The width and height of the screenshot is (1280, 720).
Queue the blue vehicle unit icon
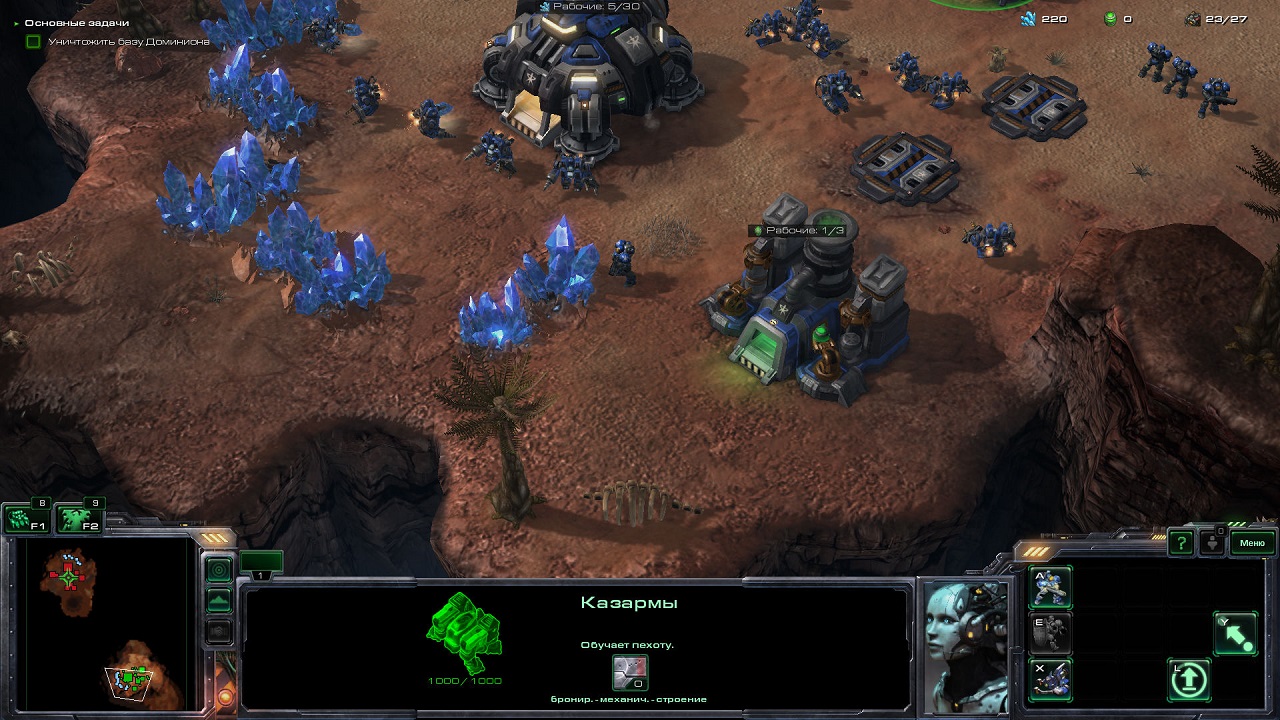[x=1050, y=679]
